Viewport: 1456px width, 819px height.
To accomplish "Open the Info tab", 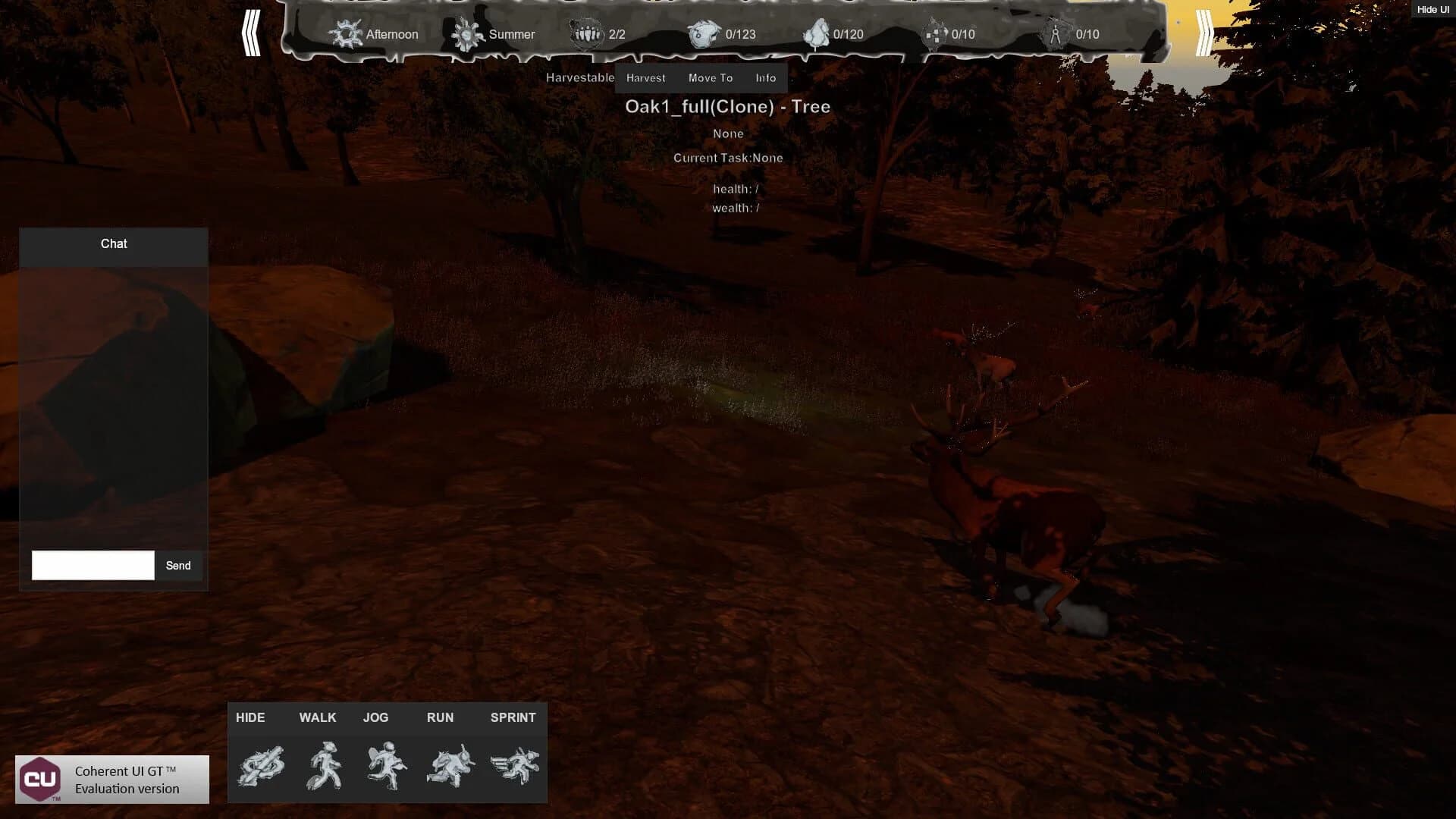I will pyautogui.click(x=765, y=77).
